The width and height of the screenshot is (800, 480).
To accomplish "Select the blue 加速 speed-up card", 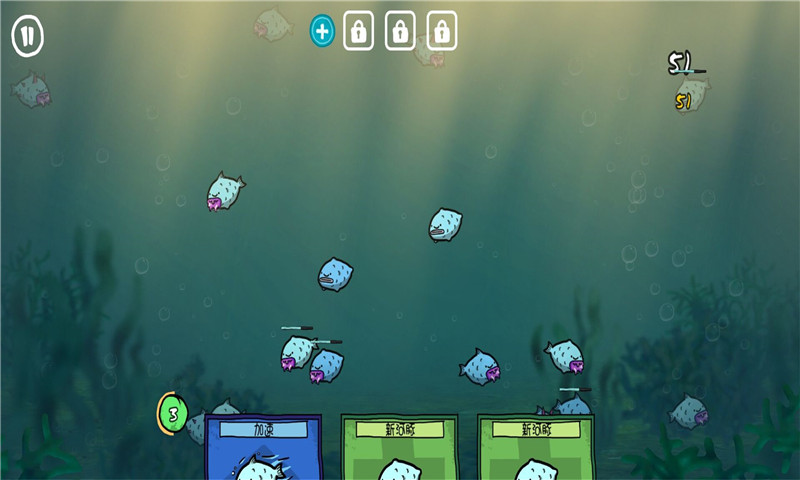I will click(263, 448).
